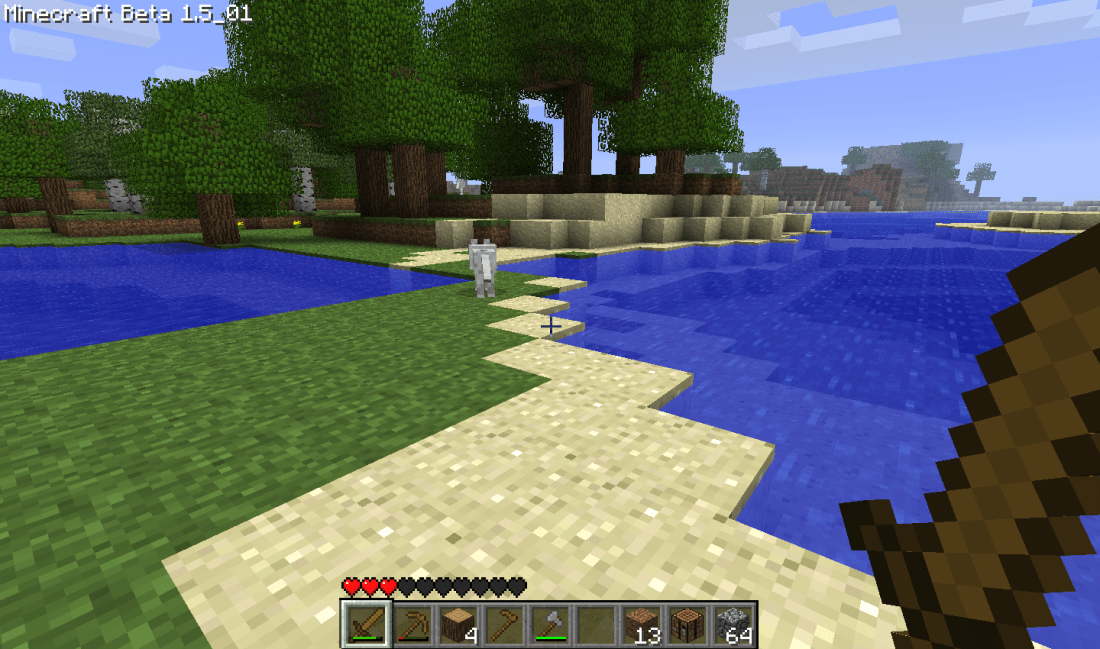Select the stack of 4 wood logs
This screenshot has width=1100, height=649.
pyautogui.click(x=457, y=624)
